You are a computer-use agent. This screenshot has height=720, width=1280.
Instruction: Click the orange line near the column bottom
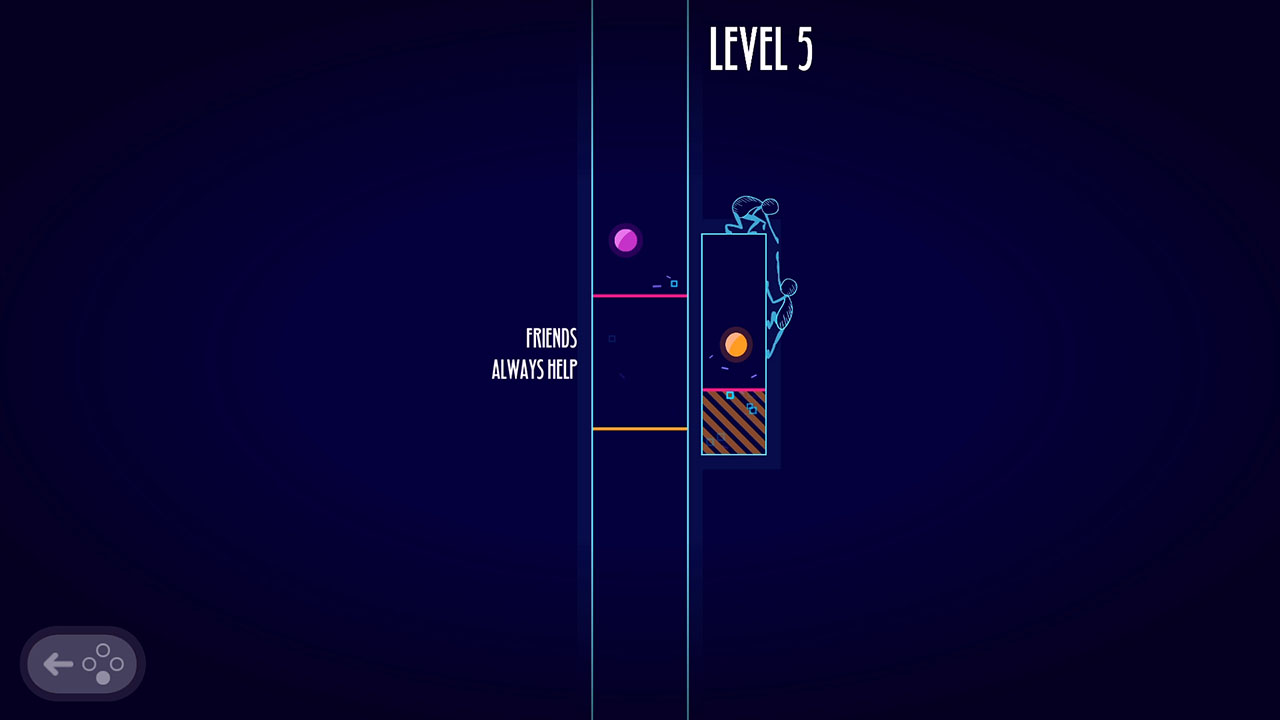[640, 428]
